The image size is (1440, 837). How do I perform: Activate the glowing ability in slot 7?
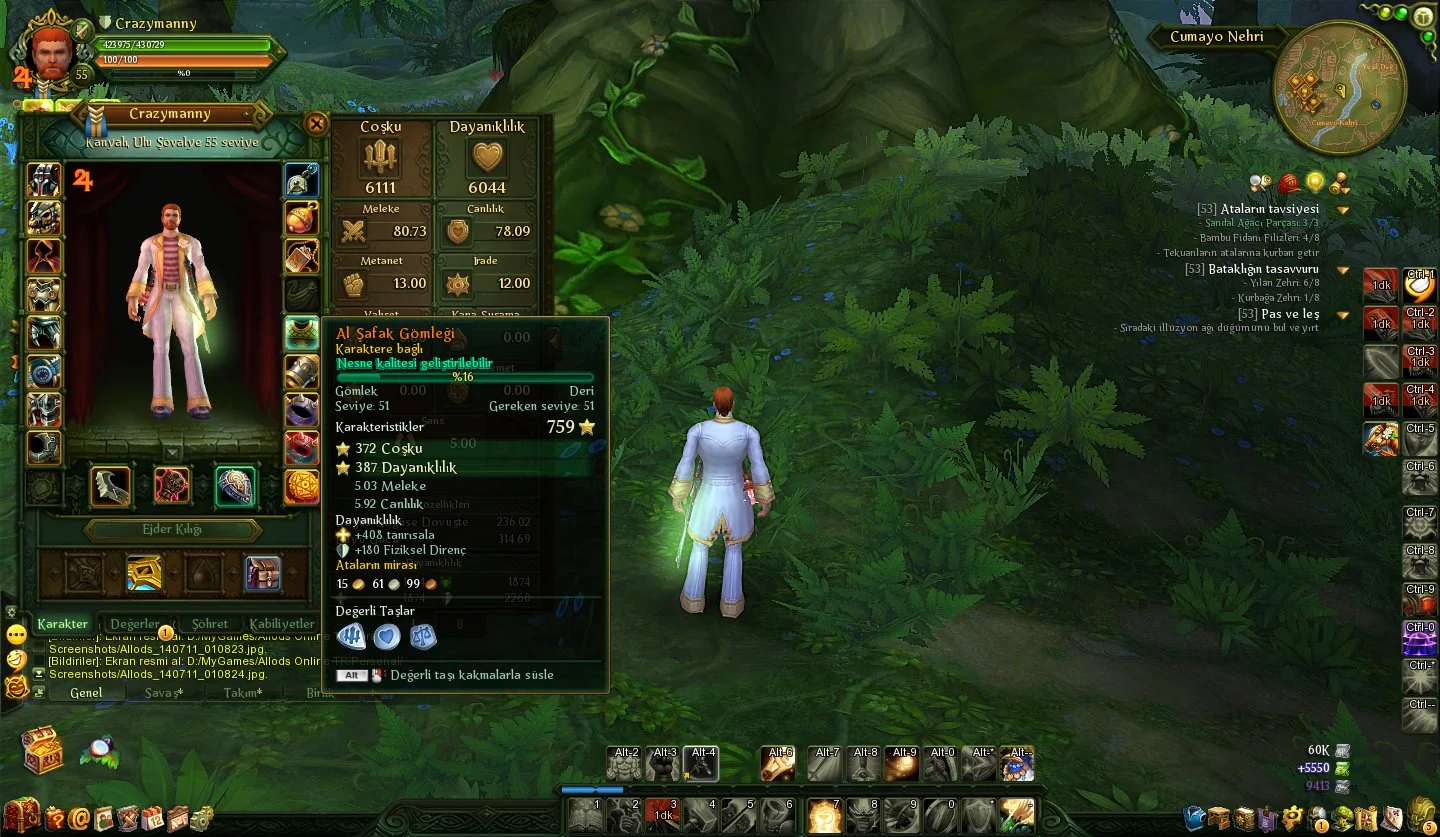[x=824, y=816]
